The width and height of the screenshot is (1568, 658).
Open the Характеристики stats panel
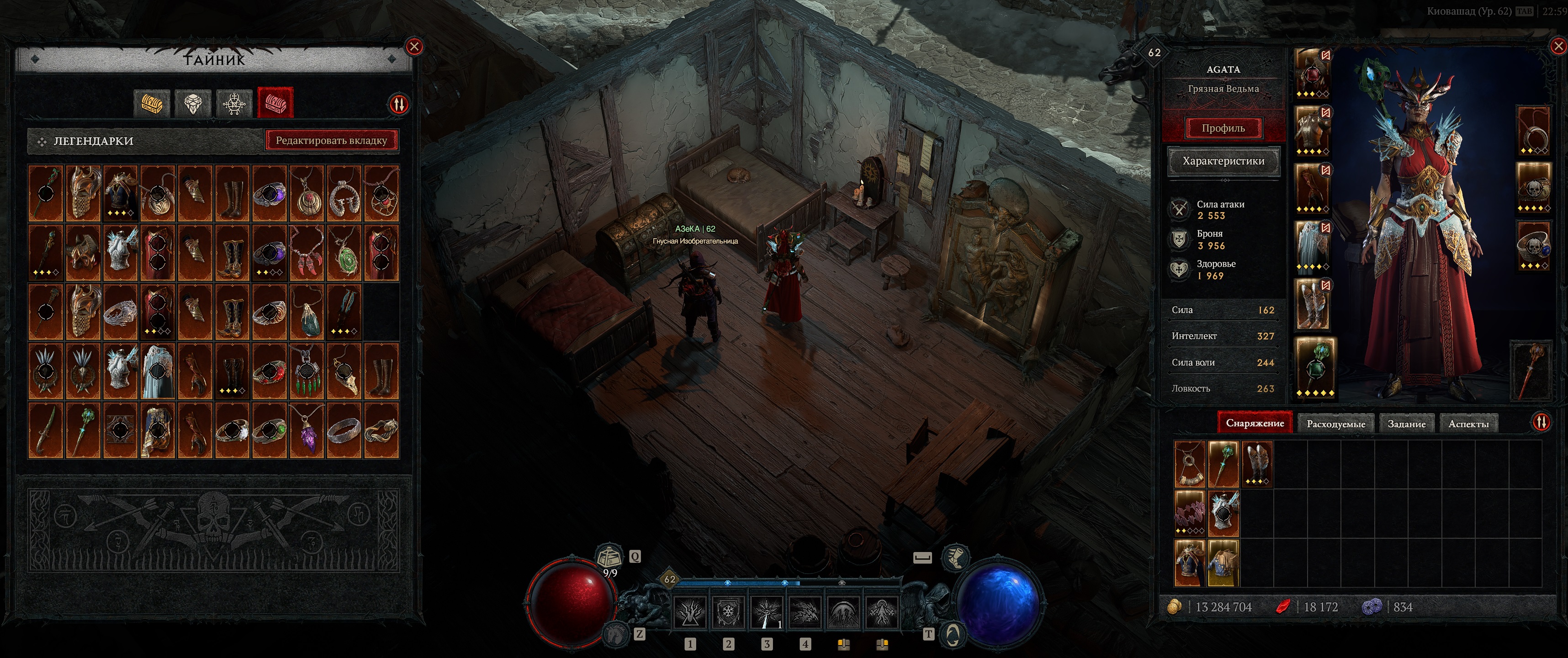coord(1223,161)
